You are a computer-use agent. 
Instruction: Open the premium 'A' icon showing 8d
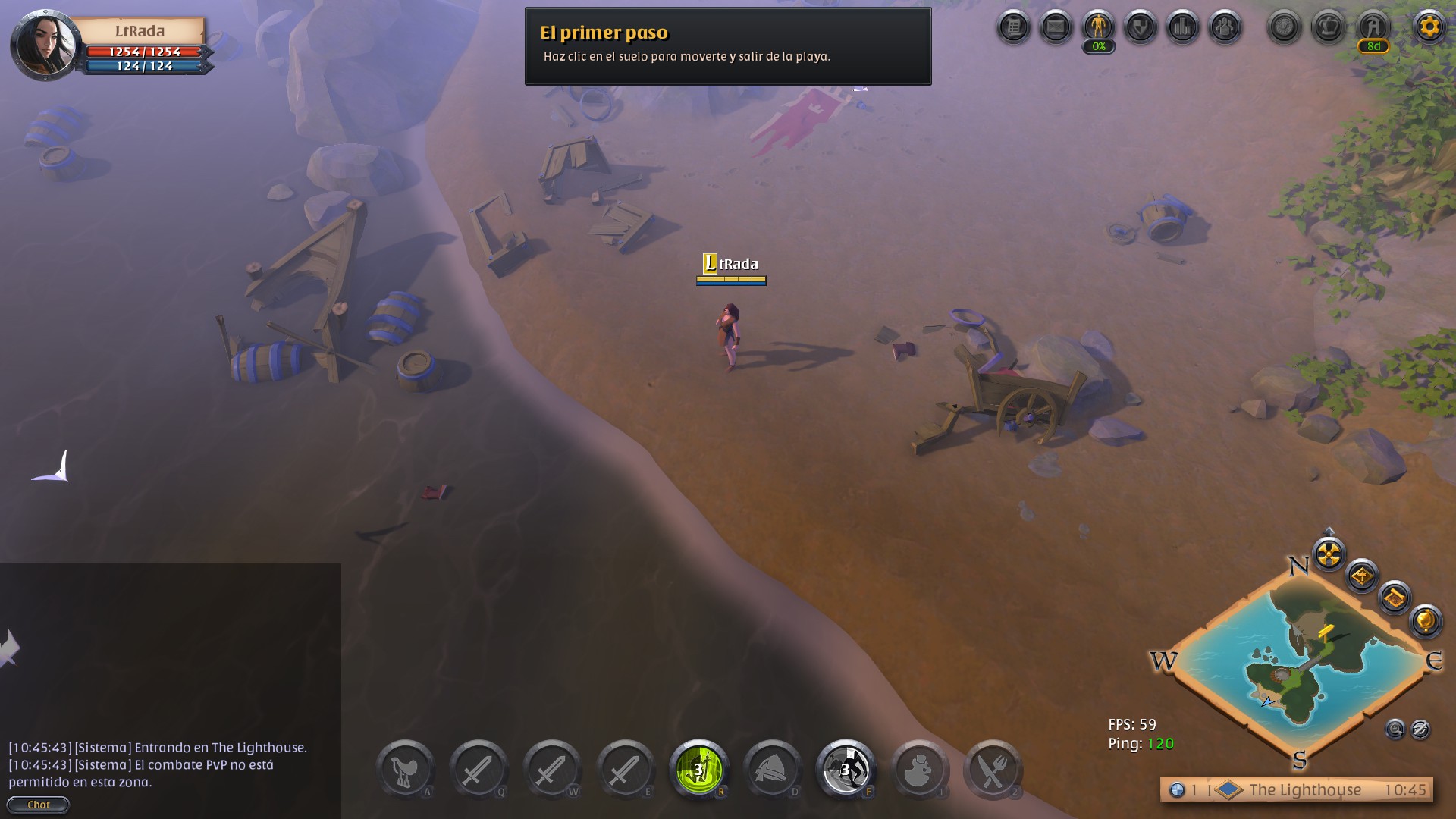pos(1373,28)
